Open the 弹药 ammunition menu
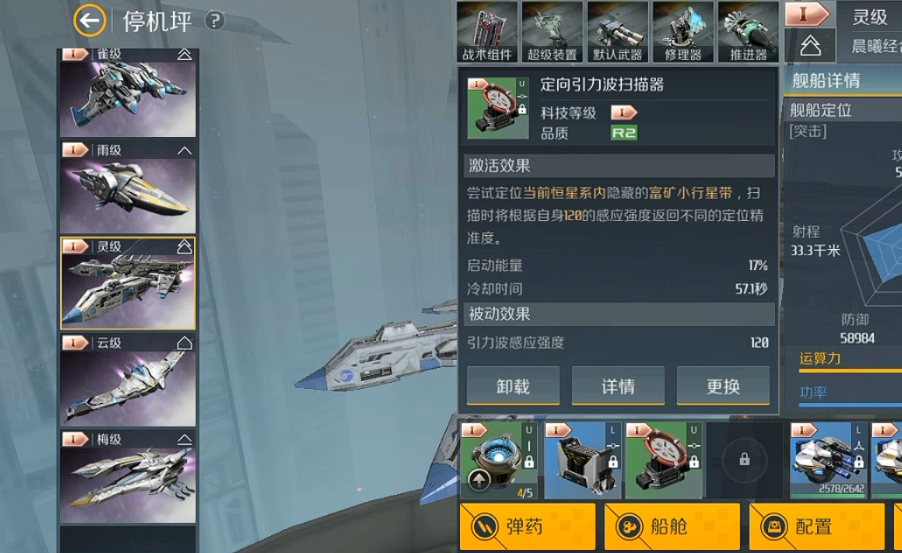This screenshot has width=902, height=553. tap(527, 526)
